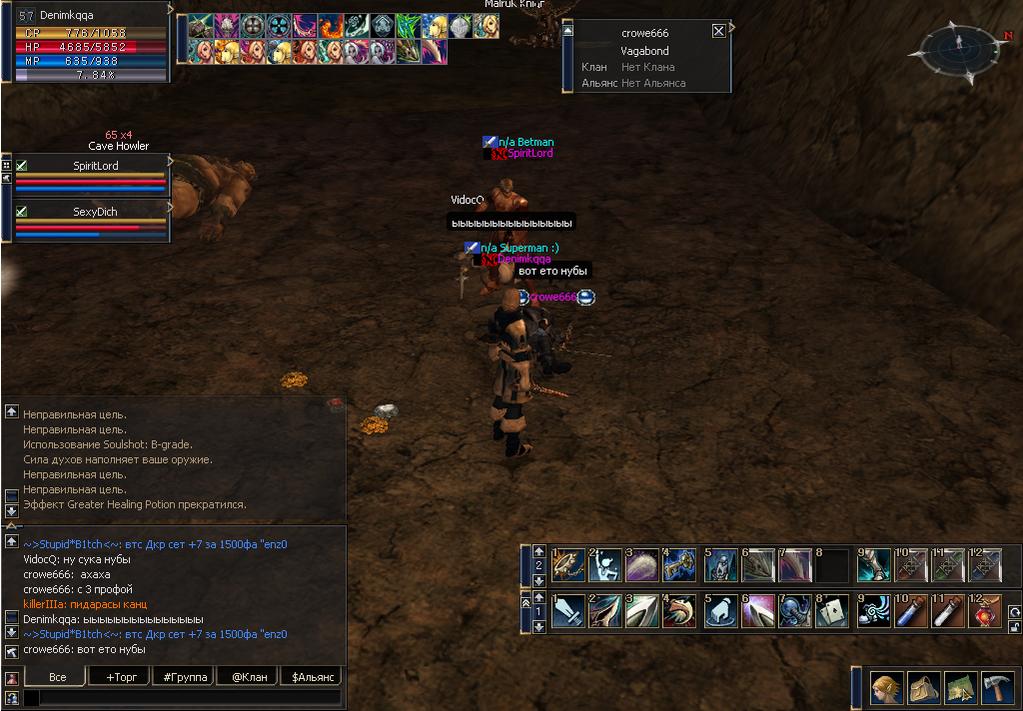Select party member SexyDich

[x=95, y=212]
